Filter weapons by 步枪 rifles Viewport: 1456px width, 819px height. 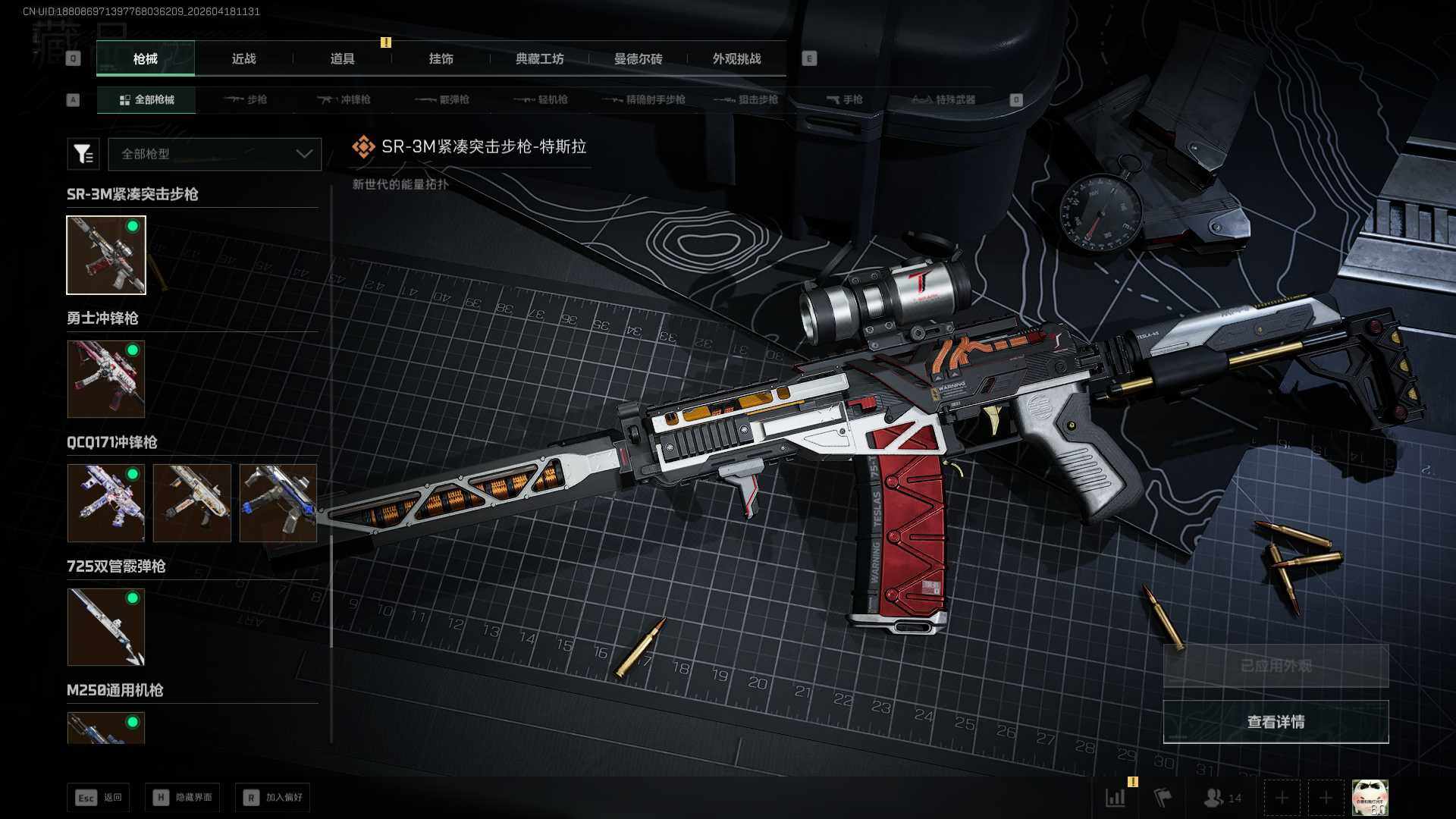pyautogui.click(x=246, y=99)
